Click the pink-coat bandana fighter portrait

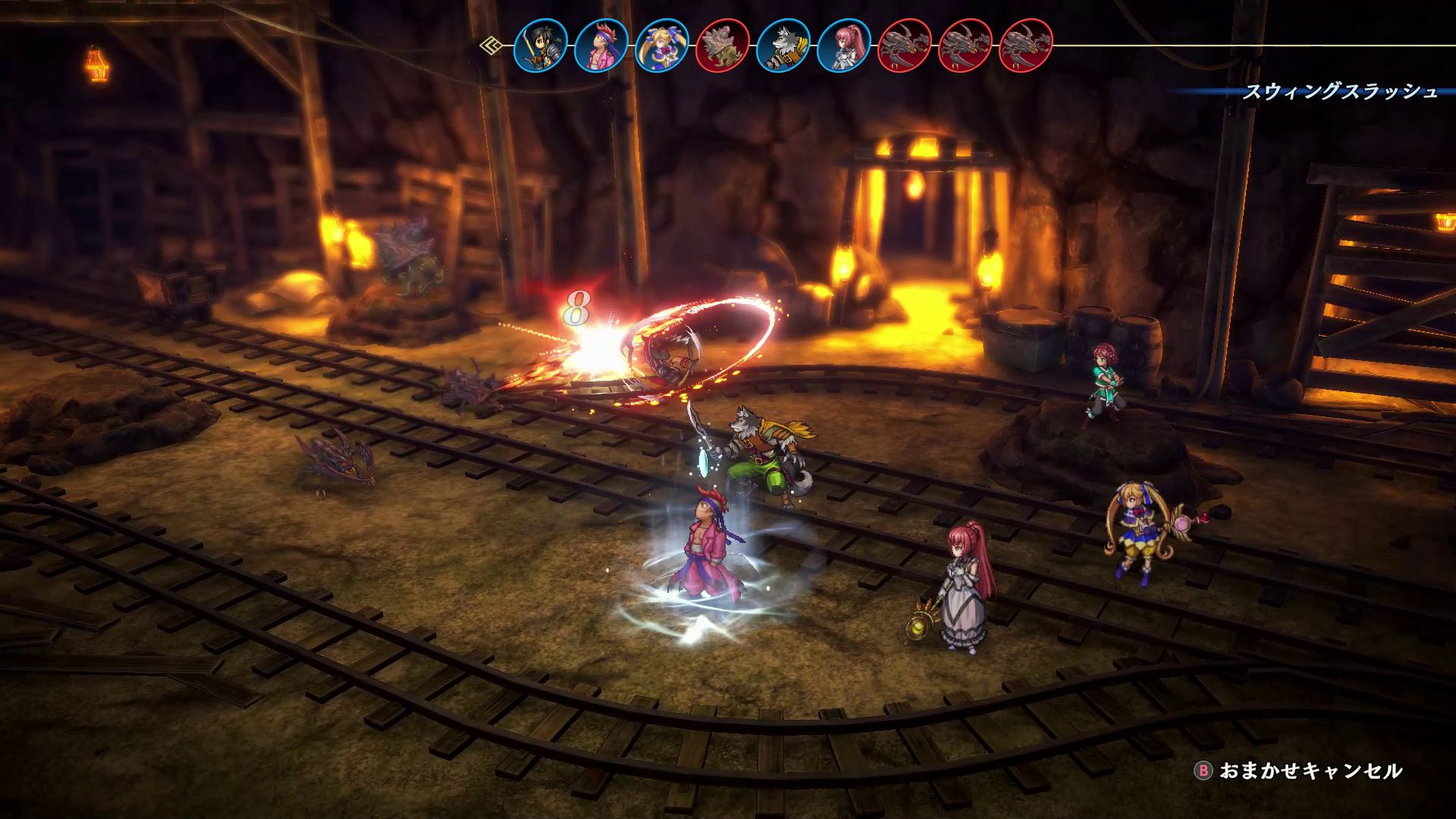point(601,45)
